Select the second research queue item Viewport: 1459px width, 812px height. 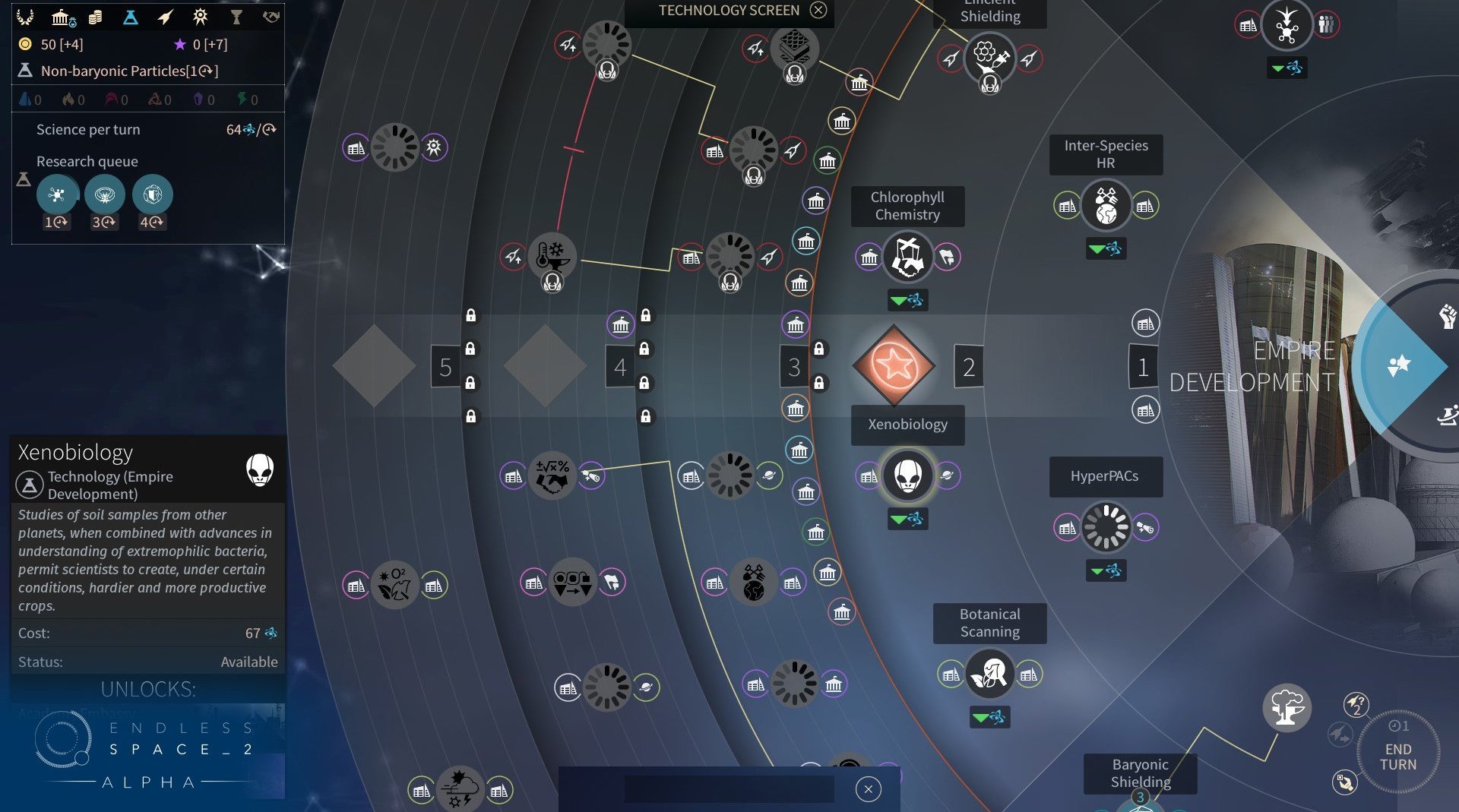point(104,195)
